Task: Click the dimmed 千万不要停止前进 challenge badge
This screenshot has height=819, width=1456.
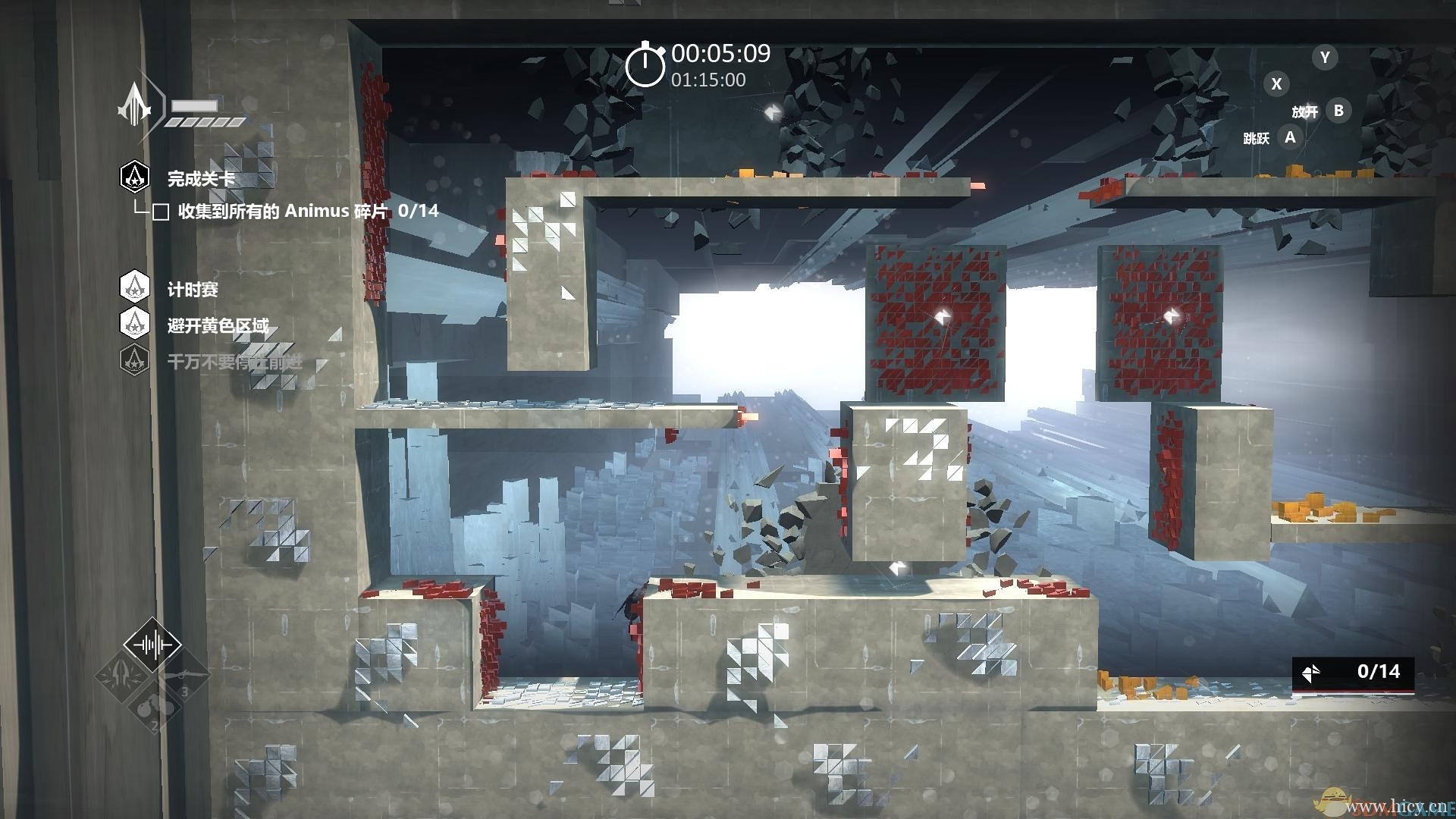Action: pos(135,360)
